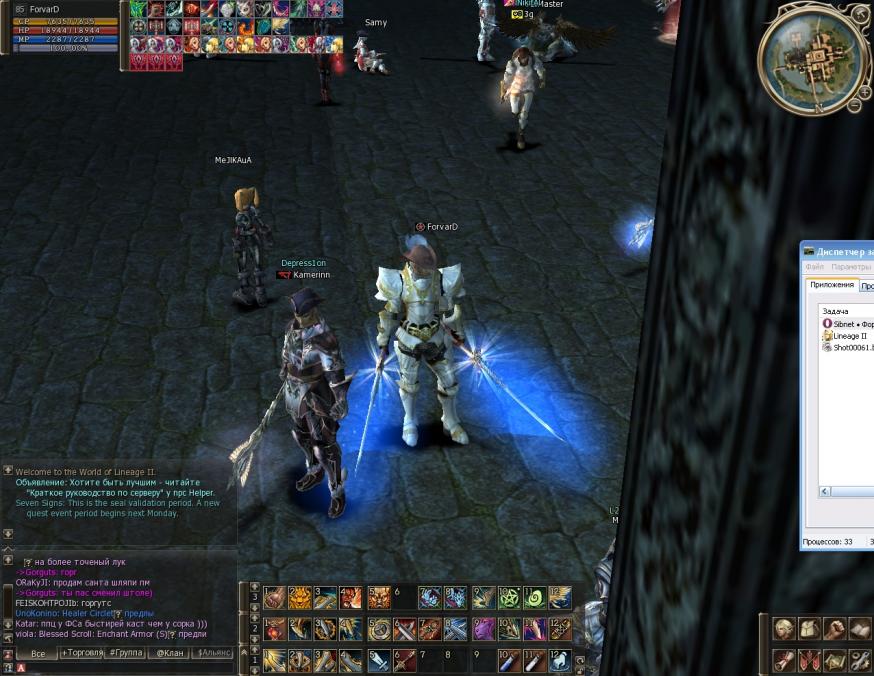This screenshot has width=874, height=676.
Task: Switch to the Все chat tab
Action: [x=38, y=653]
